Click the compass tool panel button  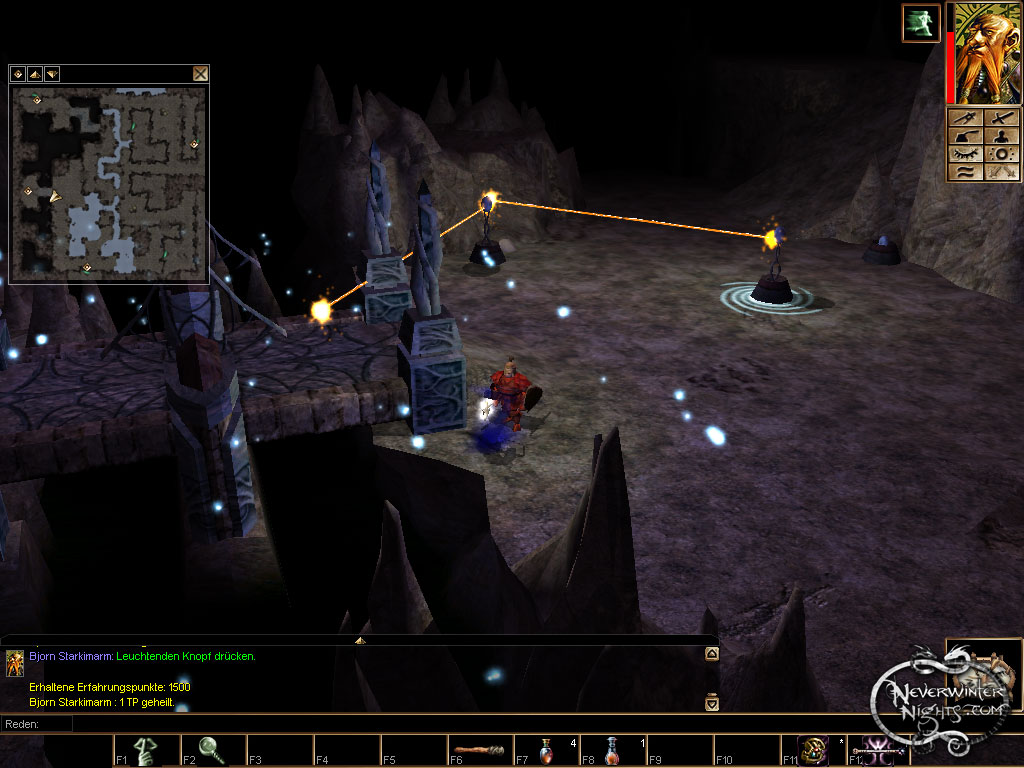[964, 118]
